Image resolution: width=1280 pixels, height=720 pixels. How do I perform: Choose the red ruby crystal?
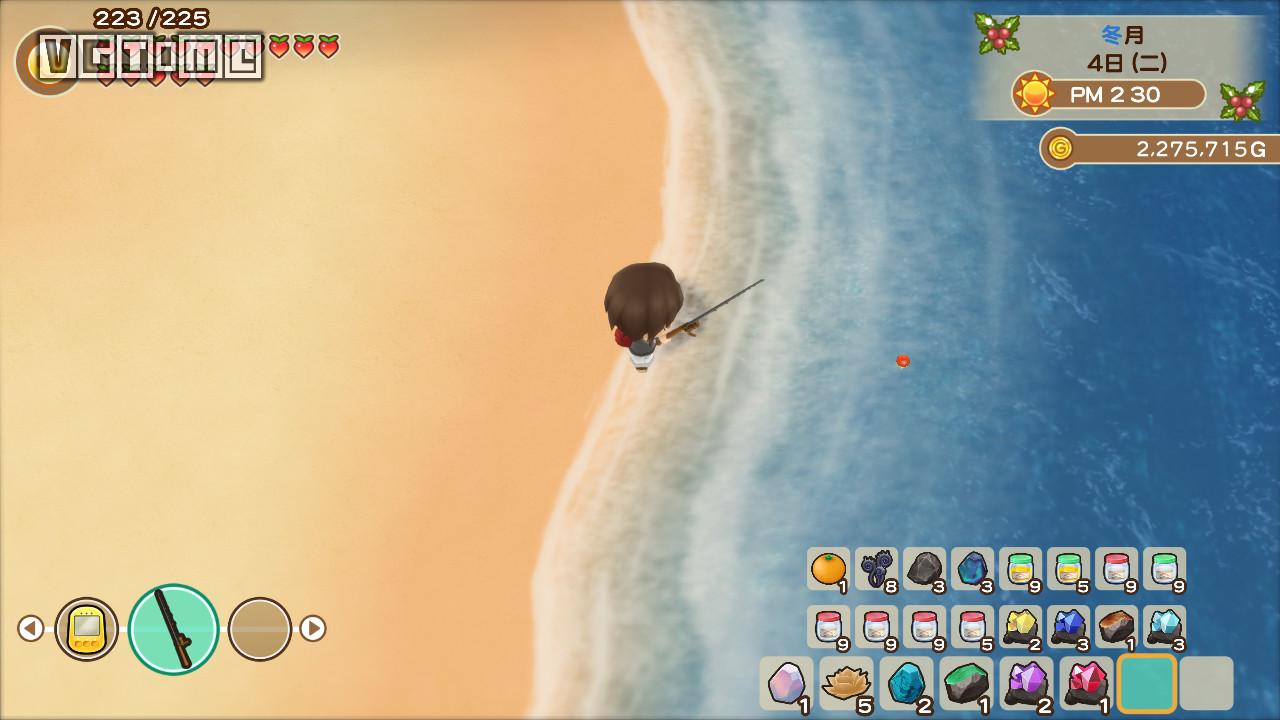coord(1086,684)
